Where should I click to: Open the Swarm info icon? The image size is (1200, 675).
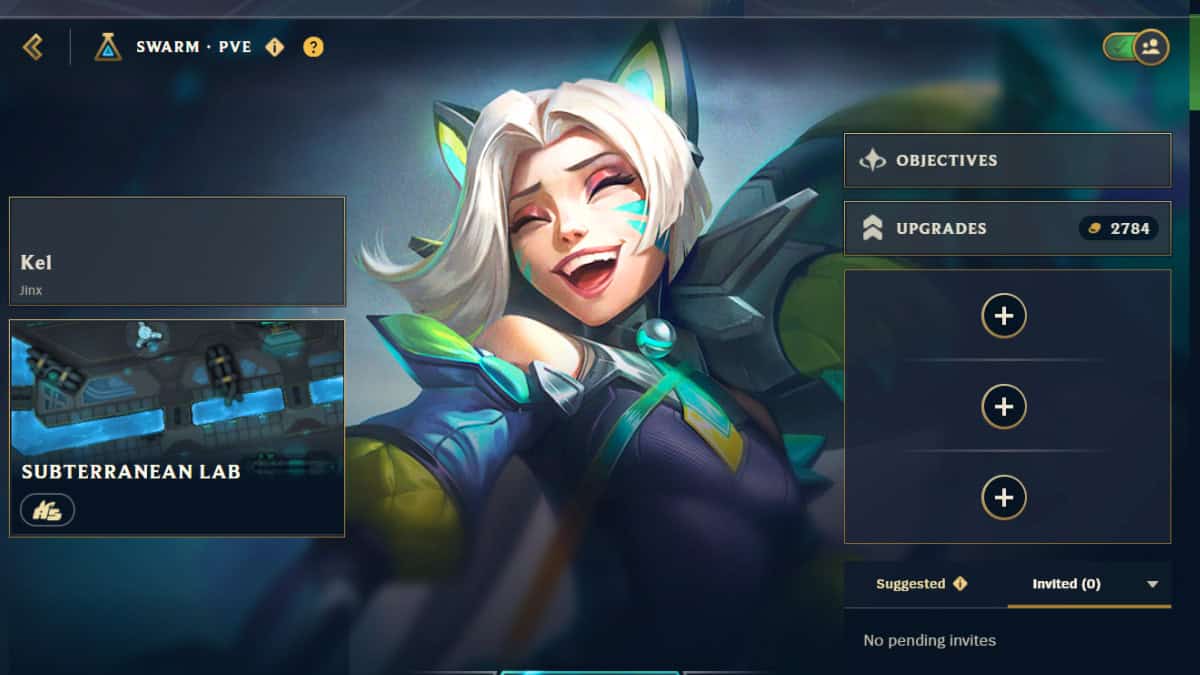pos(274,47)
